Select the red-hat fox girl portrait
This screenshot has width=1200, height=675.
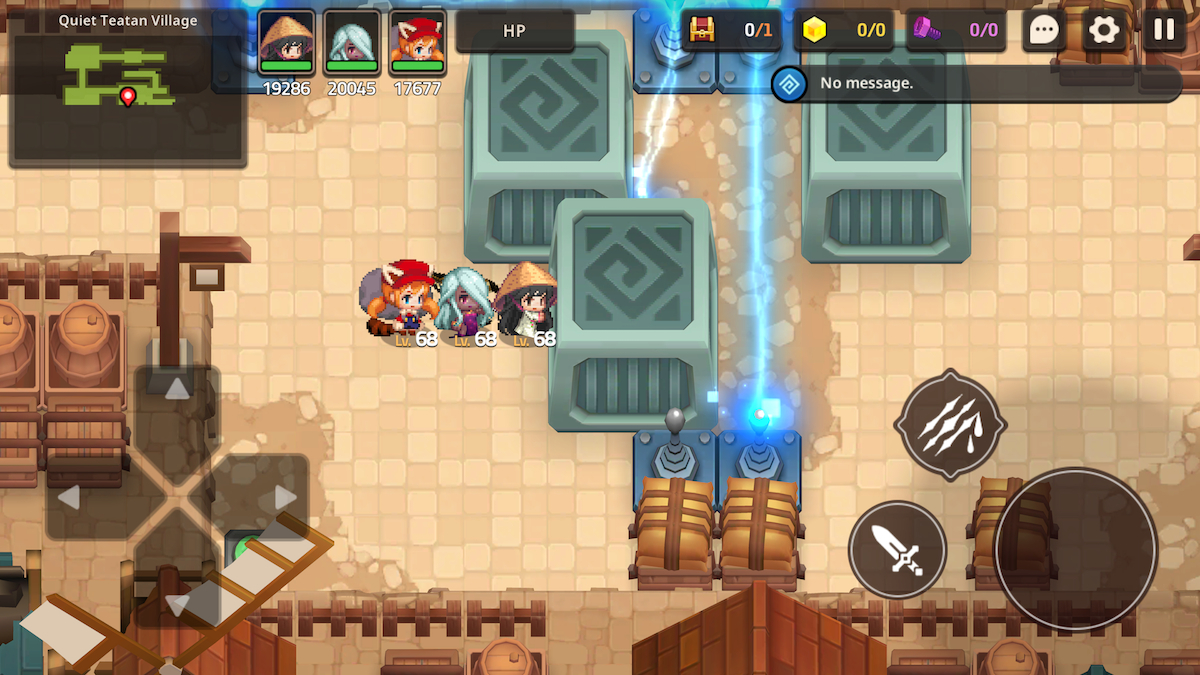pyautogui.click(x=418, y=42)
